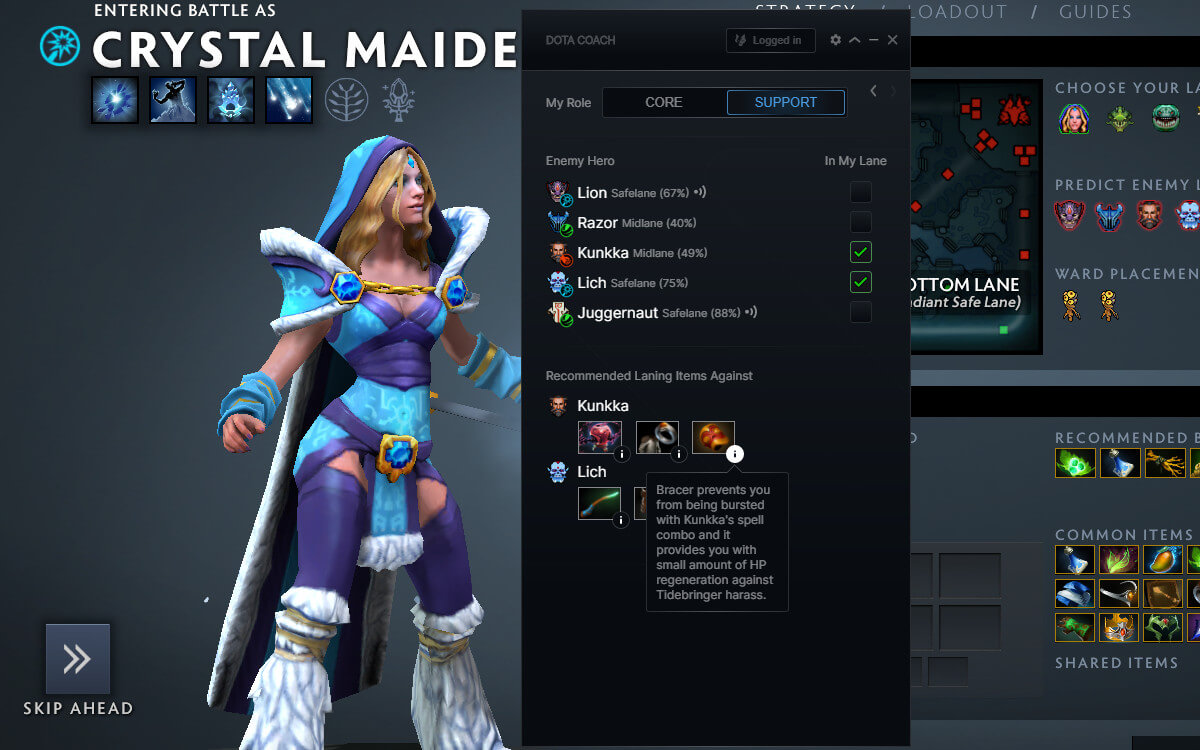Pick the Crystal Maiden portrait under Choose Your Lane
1200x750 pixels.
[x=1074, y=119]
